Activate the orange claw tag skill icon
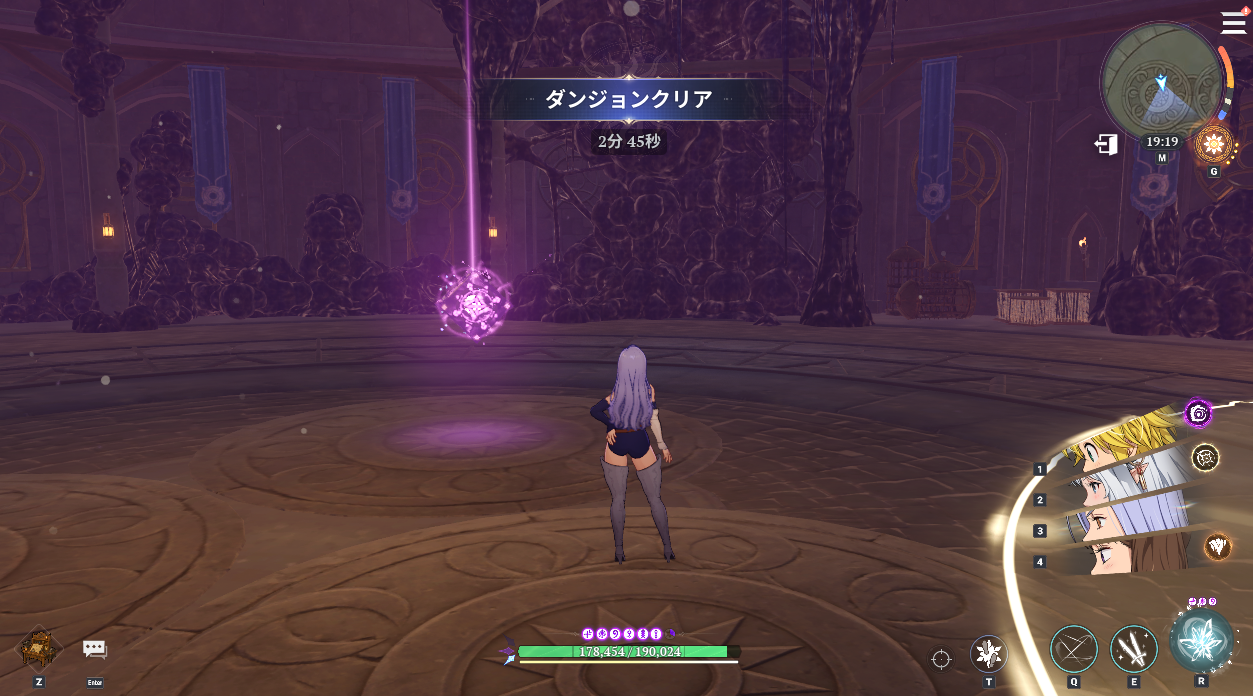Viewport: 1253px width, 696px height. click(1217, 545)
